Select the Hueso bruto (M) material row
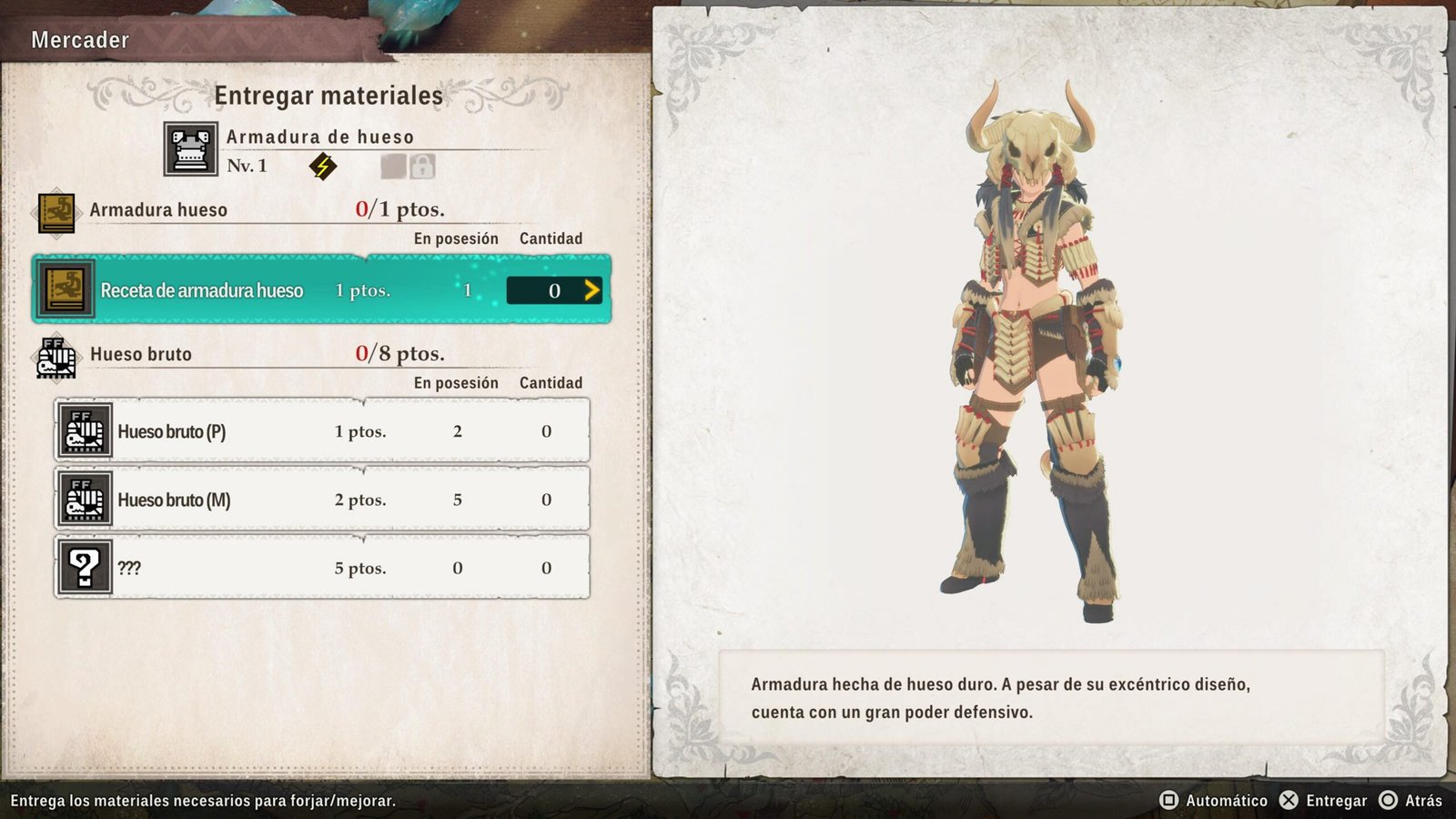The width and height of the screenshot is (1456, 819). (x=321, y=500)
